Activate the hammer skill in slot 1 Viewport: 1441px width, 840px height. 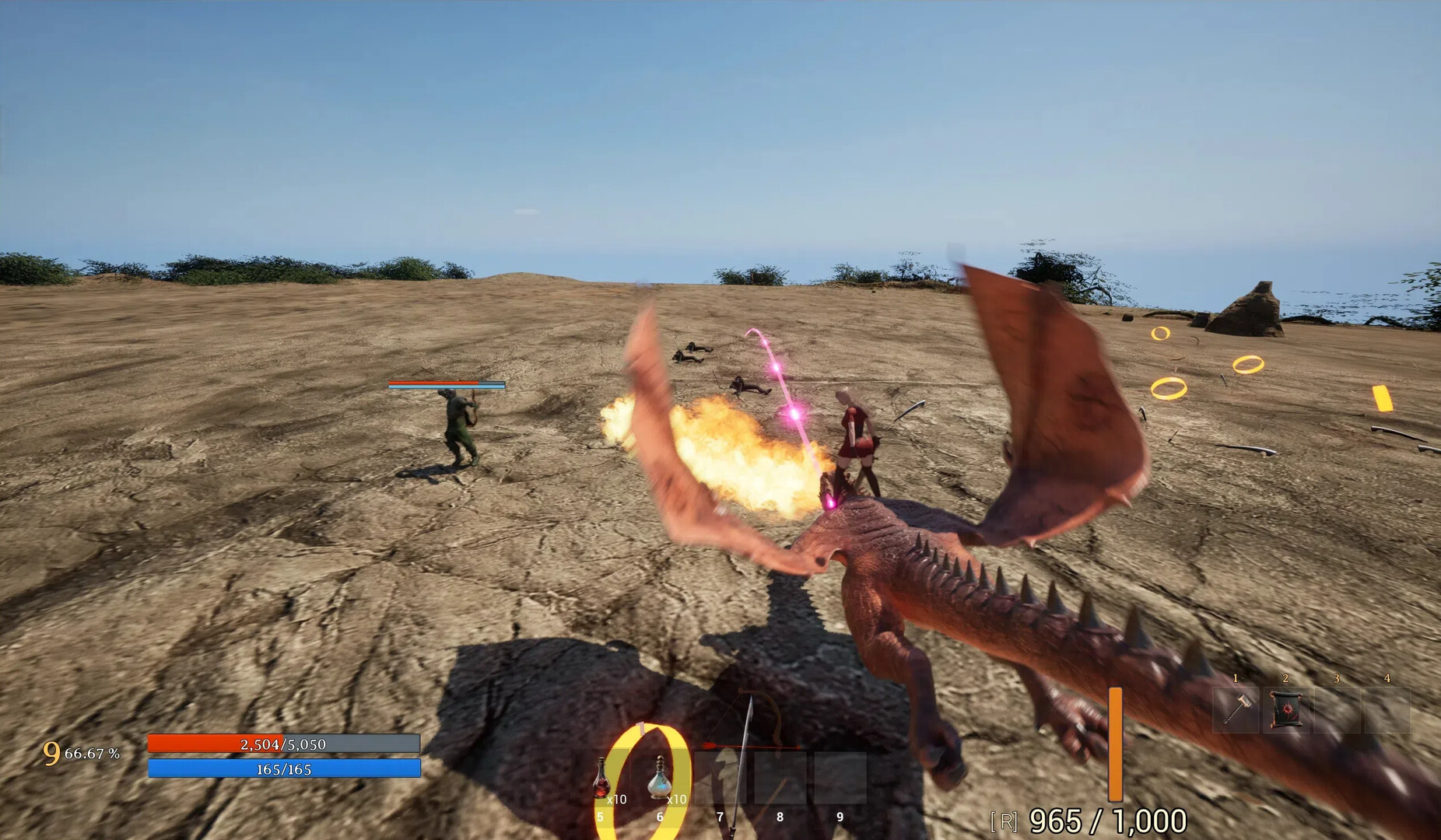click(x=1236, y=709)
